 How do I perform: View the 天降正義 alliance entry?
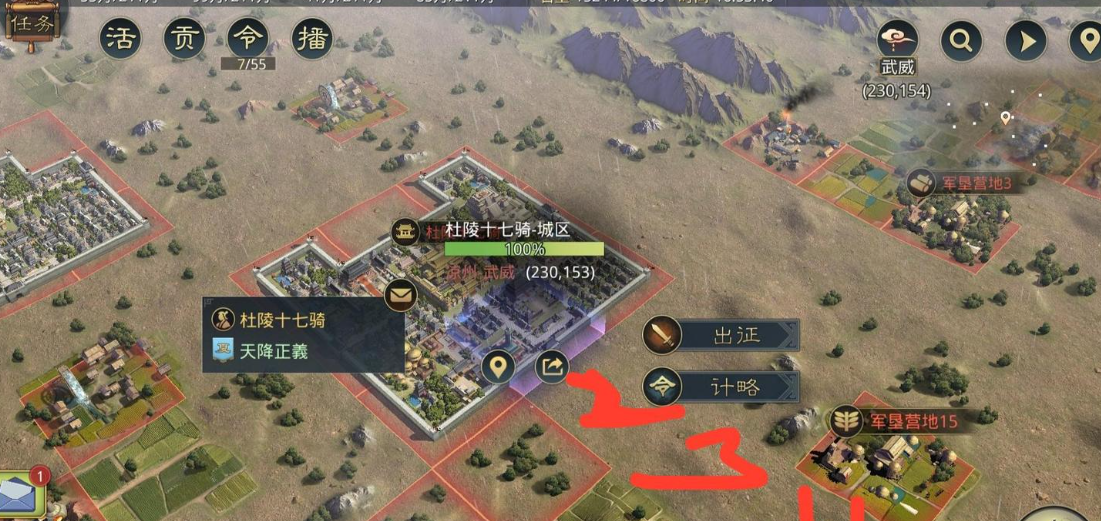click(270, 351)
